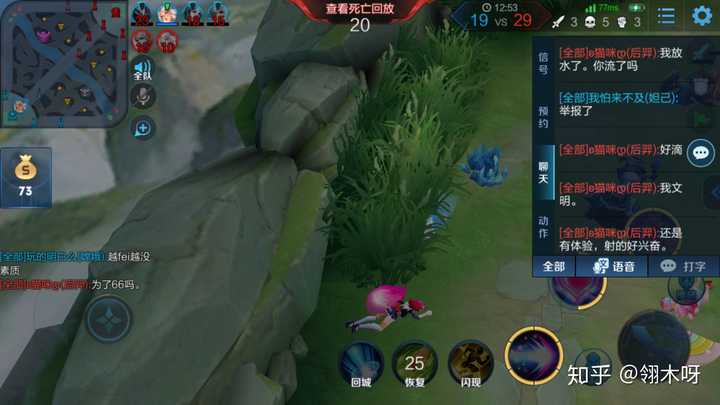The height and width of the screenshot is (405, 720).
Task: Cast the 闪现 flash spell
Action: (470, 364)
